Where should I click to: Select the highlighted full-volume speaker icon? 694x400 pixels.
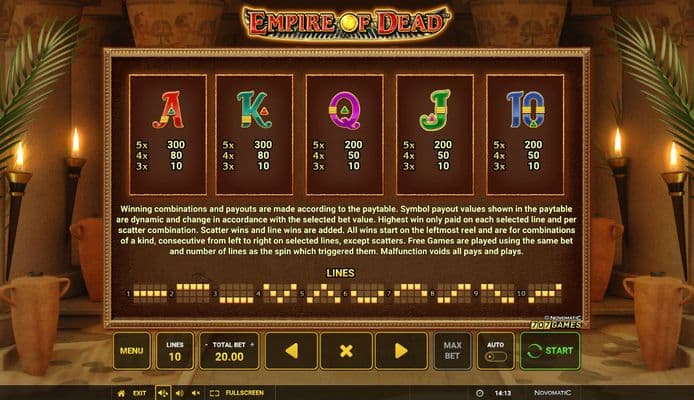coord(163,393)
